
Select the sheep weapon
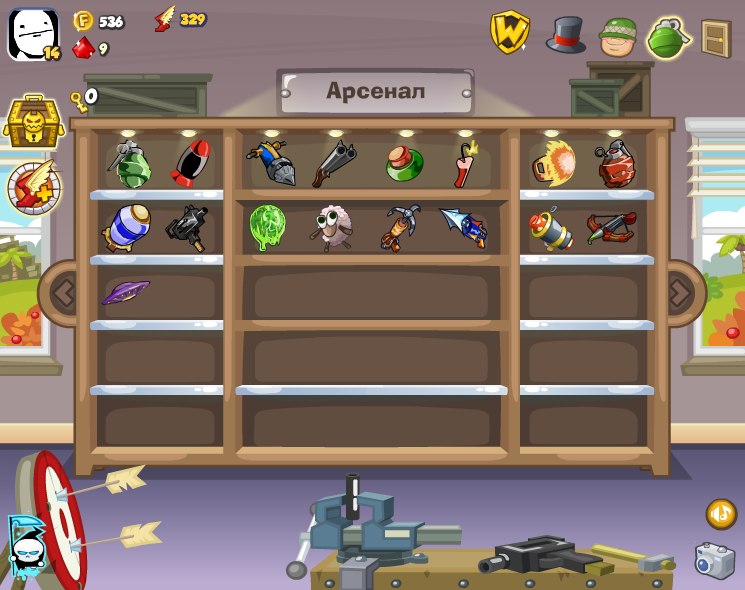[330, 227]
